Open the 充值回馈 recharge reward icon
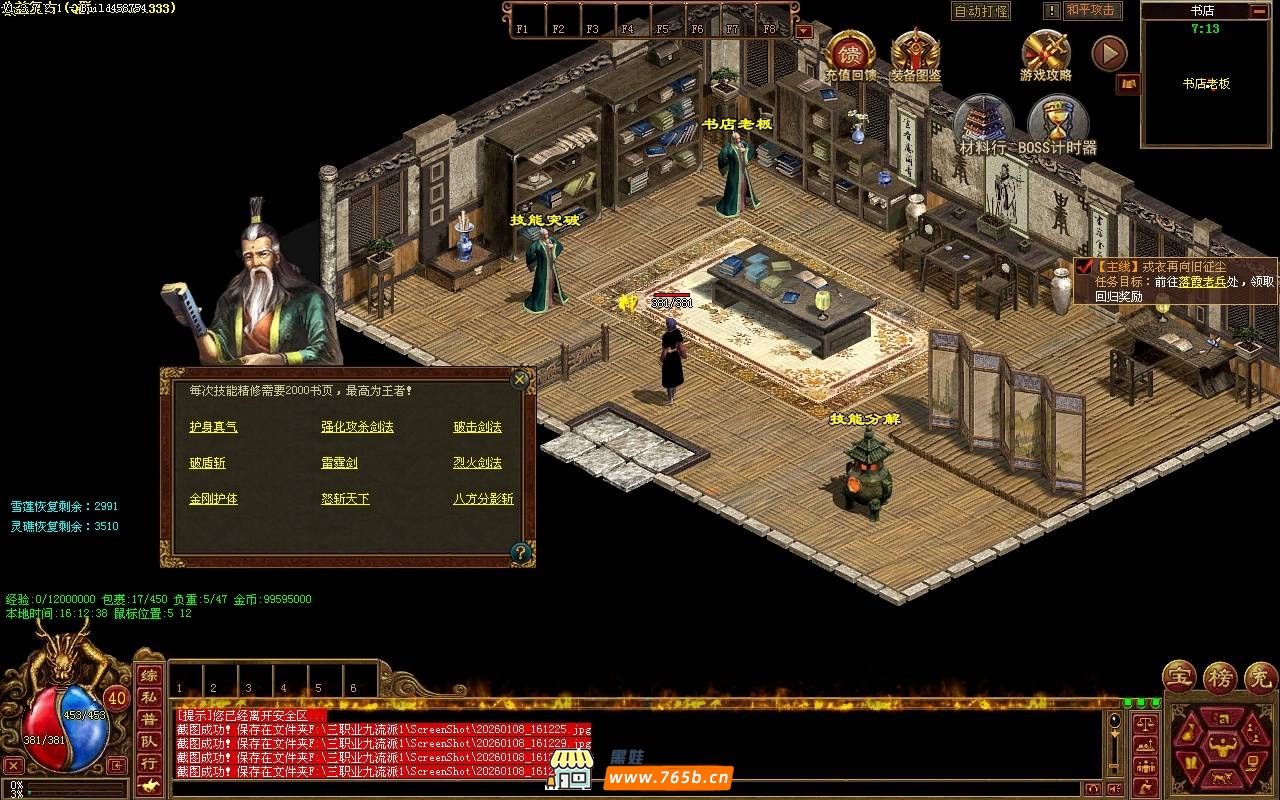The width and height of the screenshot is (1280, 800). pos(849,55)
